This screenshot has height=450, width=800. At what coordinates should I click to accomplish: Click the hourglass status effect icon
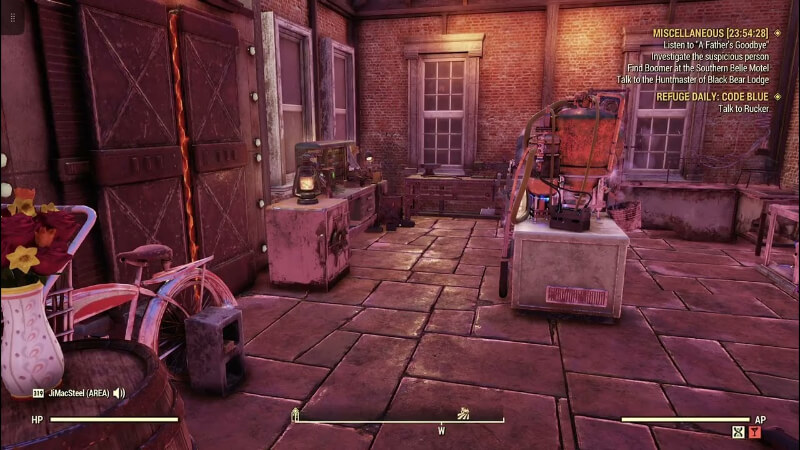[738, 432]
